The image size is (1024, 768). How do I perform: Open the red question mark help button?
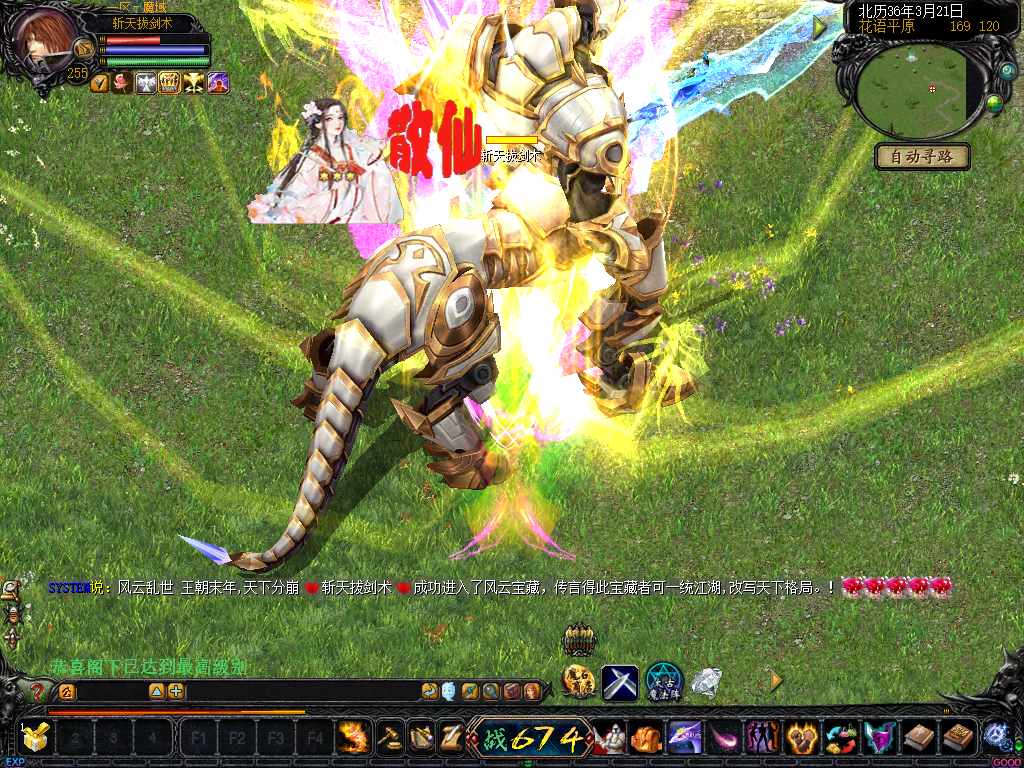(38, 691)
